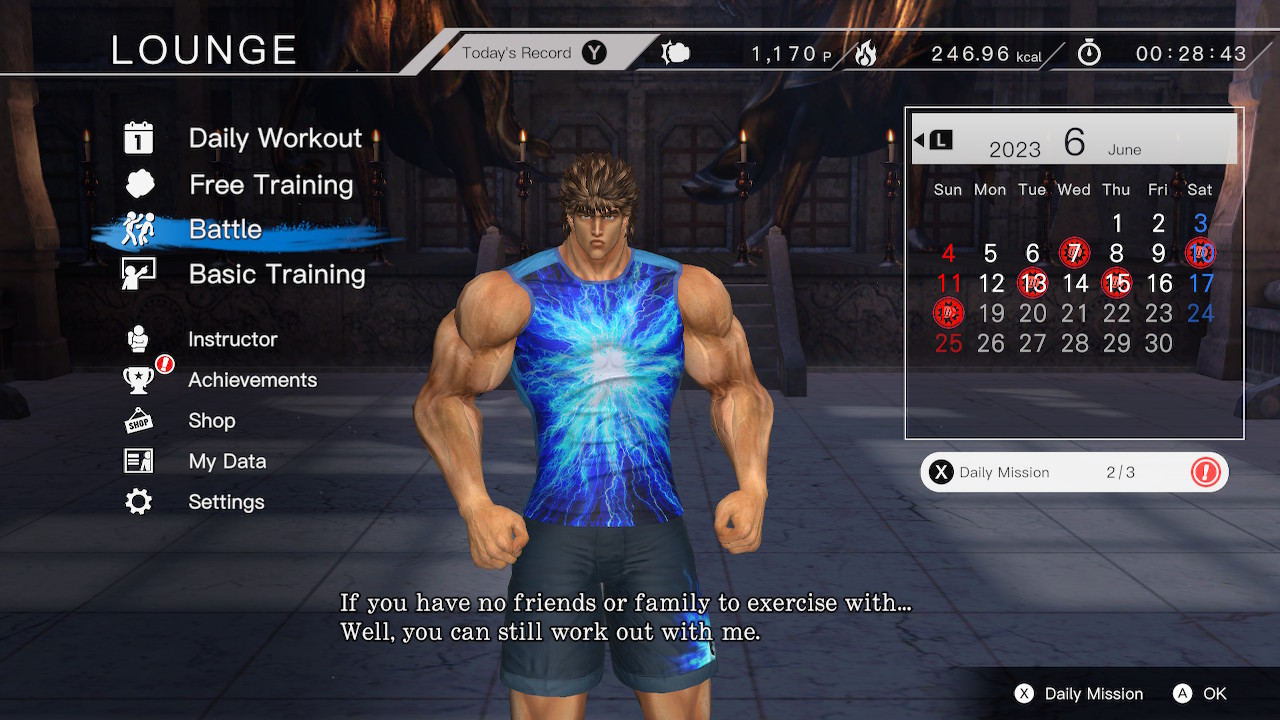1280x720 pixels.
Task: Choose June 30 on the calendar
Action: pyautogui.click(x=1158, y=343)
